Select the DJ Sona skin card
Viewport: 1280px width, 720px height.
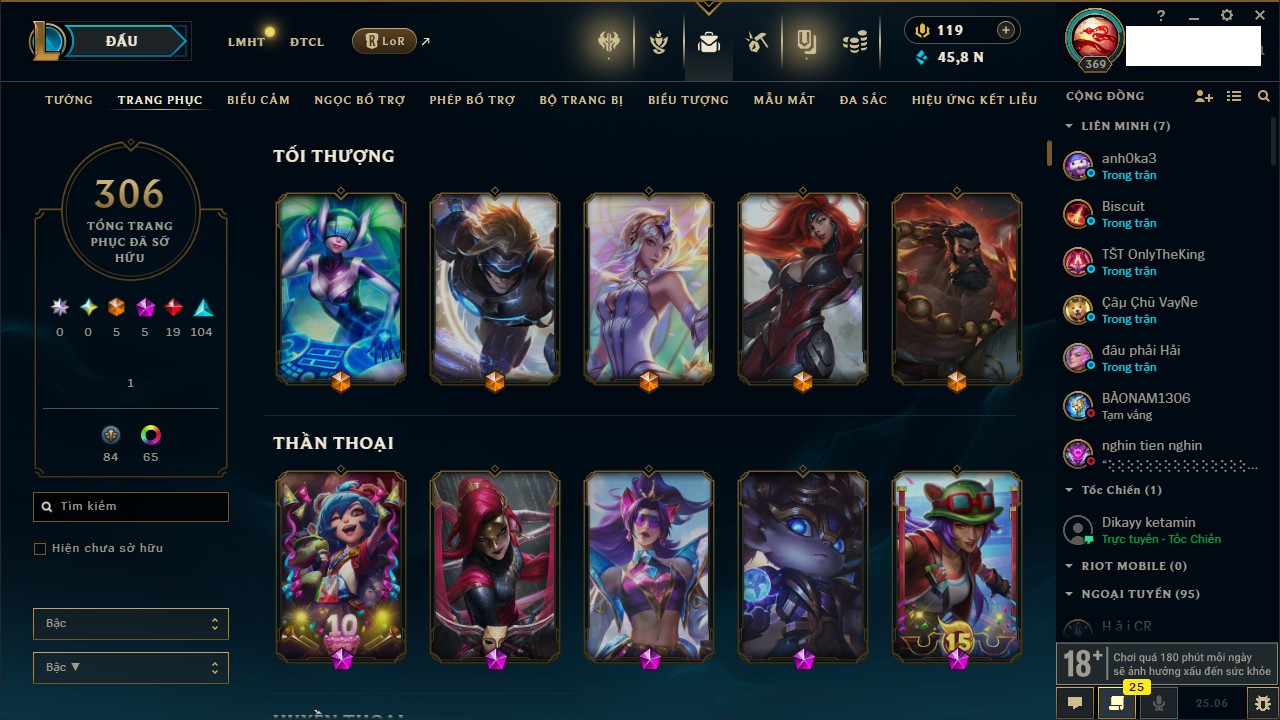341,288
